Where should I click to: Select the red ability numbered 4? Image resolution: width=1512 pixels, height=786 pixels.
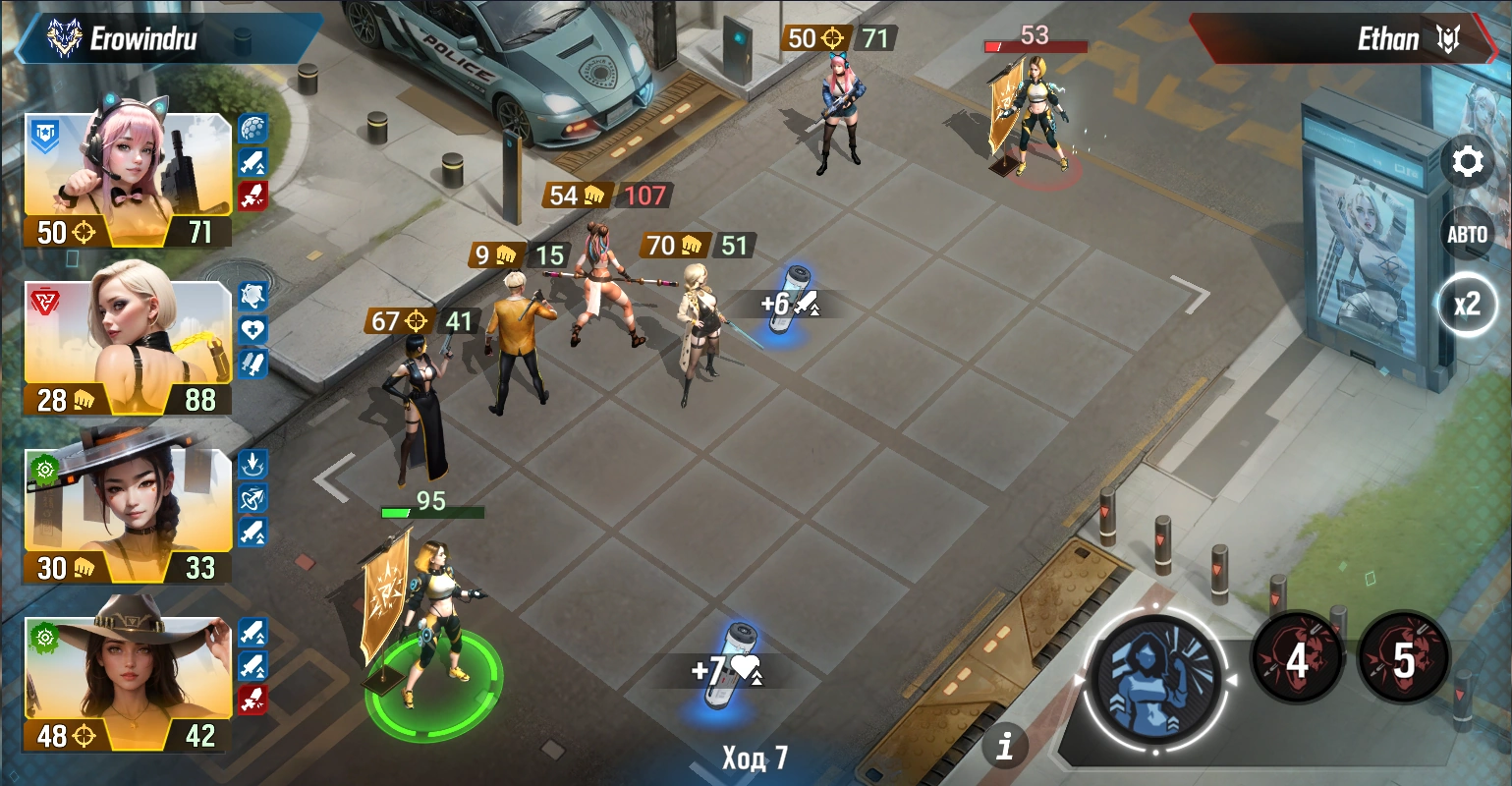(x=1297, y=659)
